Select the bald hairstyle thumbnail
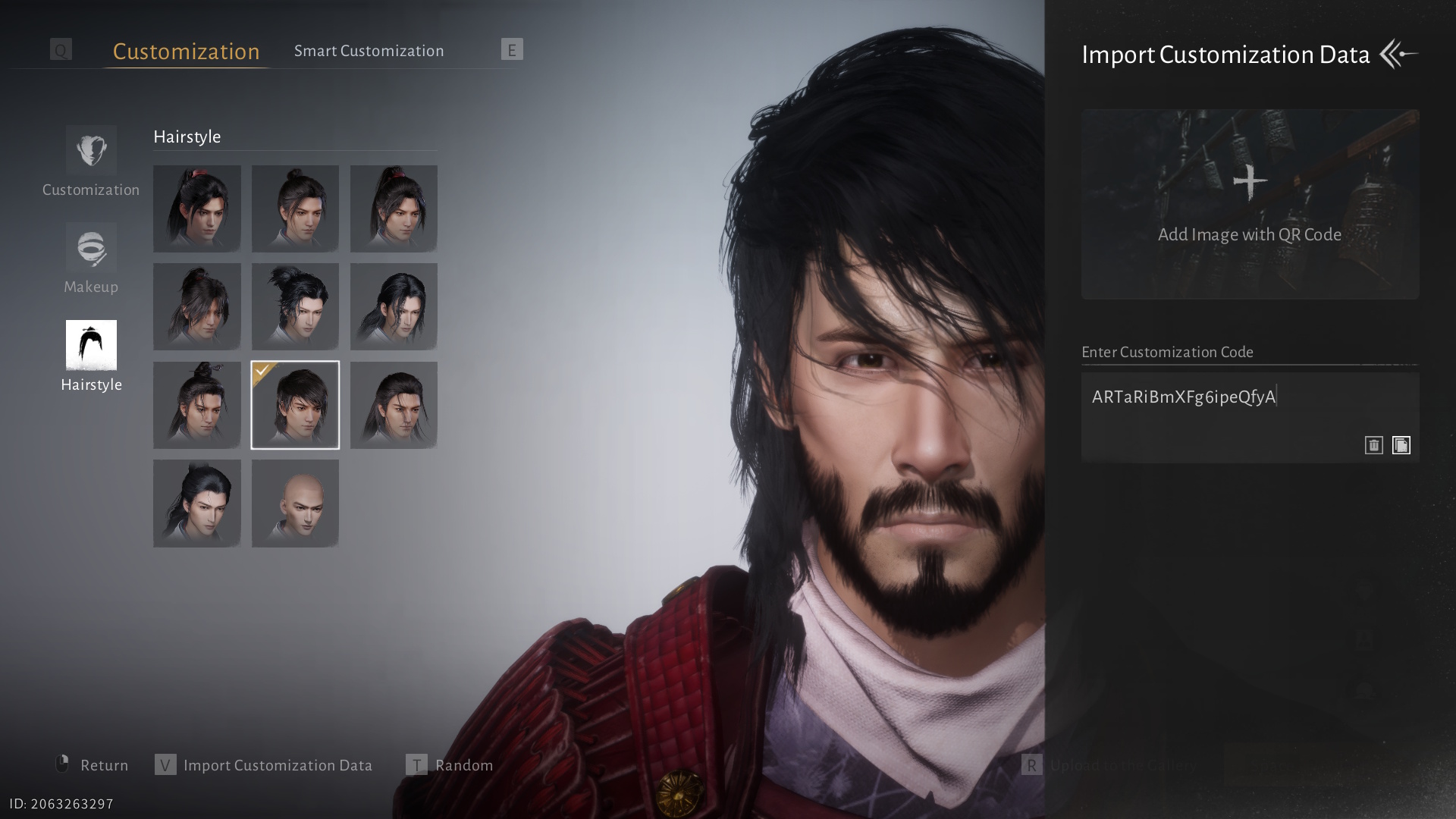 coord(295,503)
